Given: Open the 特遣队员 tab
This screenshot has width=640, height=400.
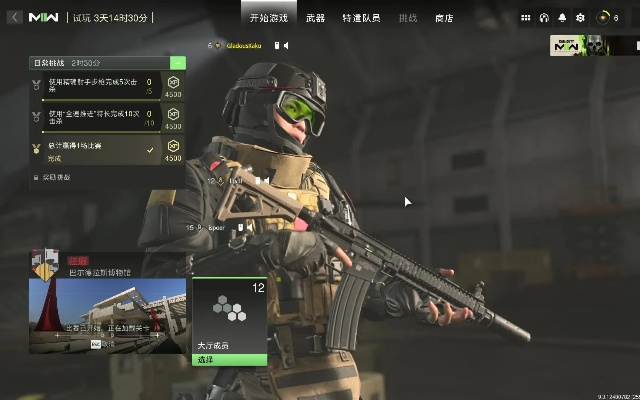Looking at the screenshot, I should pyautogui.click(x=360, y=18).
